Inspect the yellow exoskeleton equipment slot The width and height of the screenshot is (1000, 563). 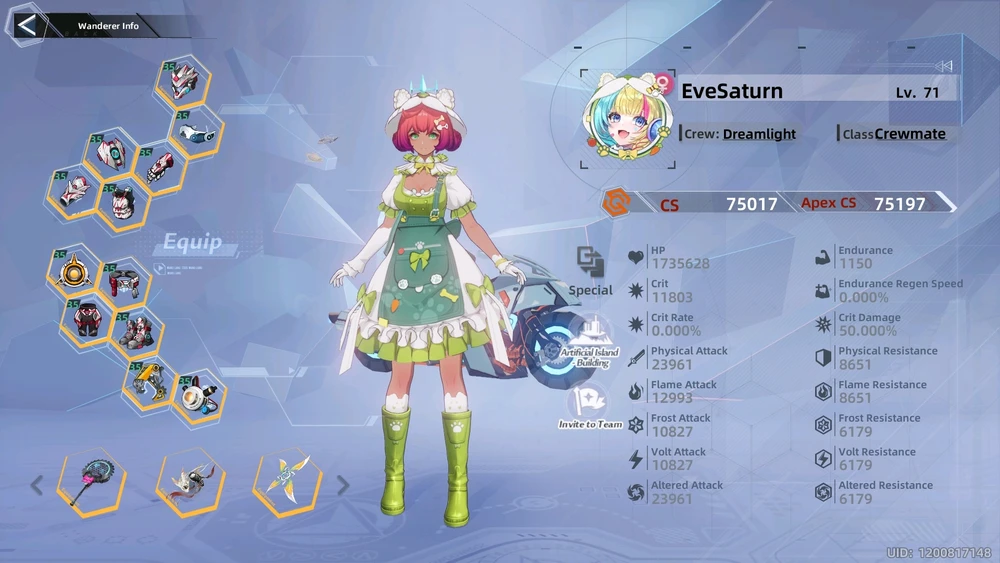[x=148, y=380]
